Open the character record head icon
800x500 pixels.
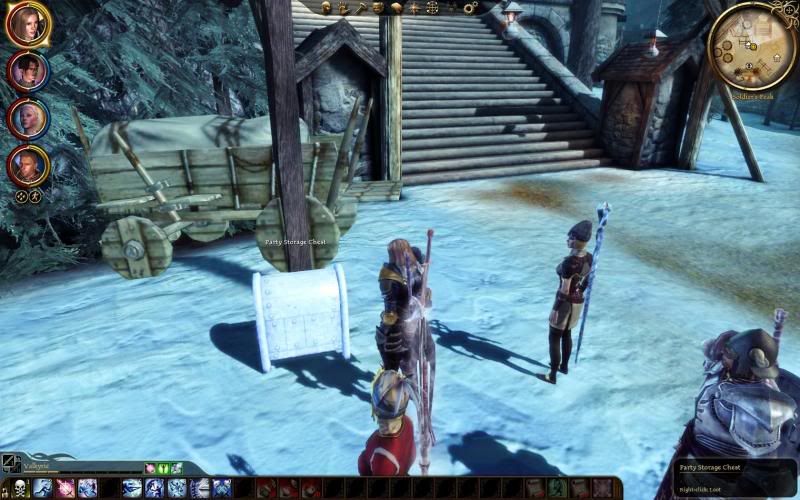(x=327, y=8)
